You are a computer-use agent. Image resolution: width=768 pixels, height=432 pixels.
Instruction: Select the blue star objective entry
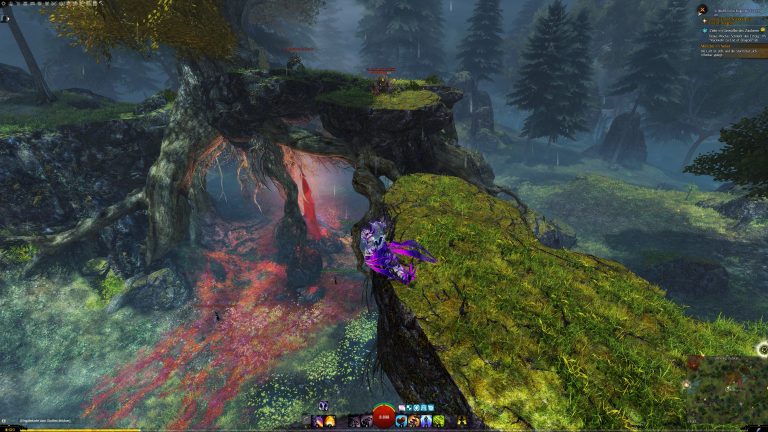click(x=703, y=31)
